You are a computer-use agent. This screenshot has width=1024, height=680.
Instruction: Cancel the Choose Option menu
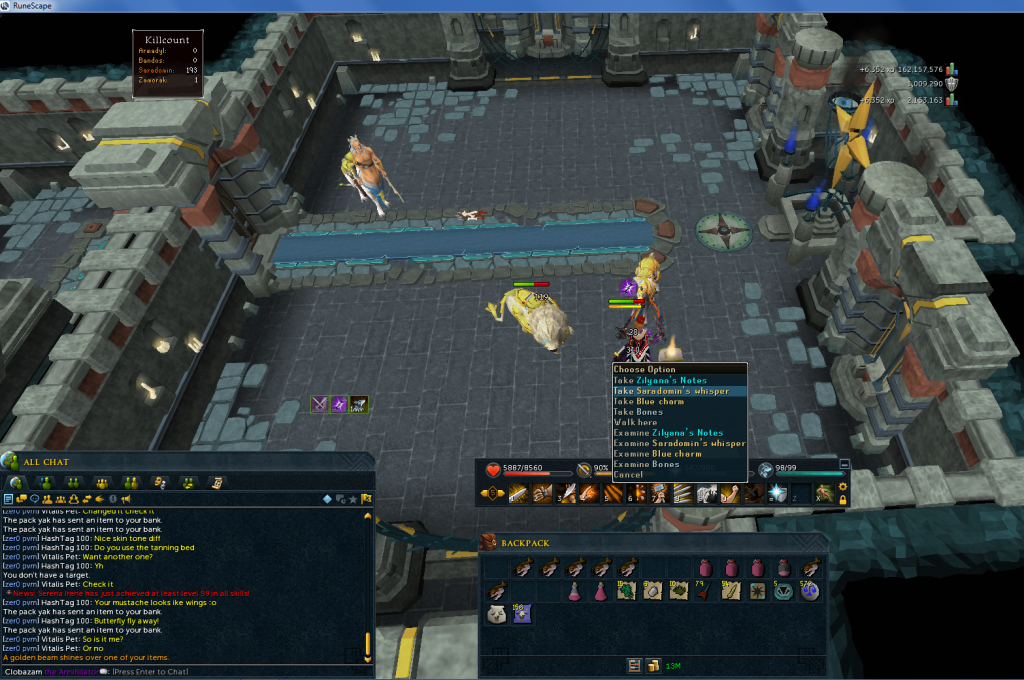(x=630, y=475)
